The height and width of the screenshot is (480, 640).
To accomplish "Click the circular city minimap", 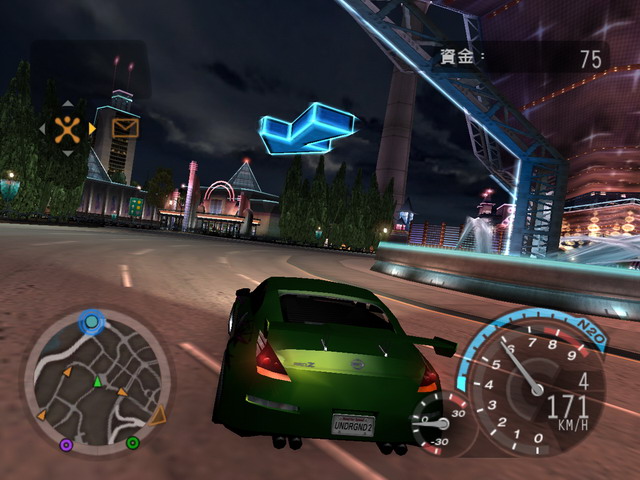I will coord(97,378).
